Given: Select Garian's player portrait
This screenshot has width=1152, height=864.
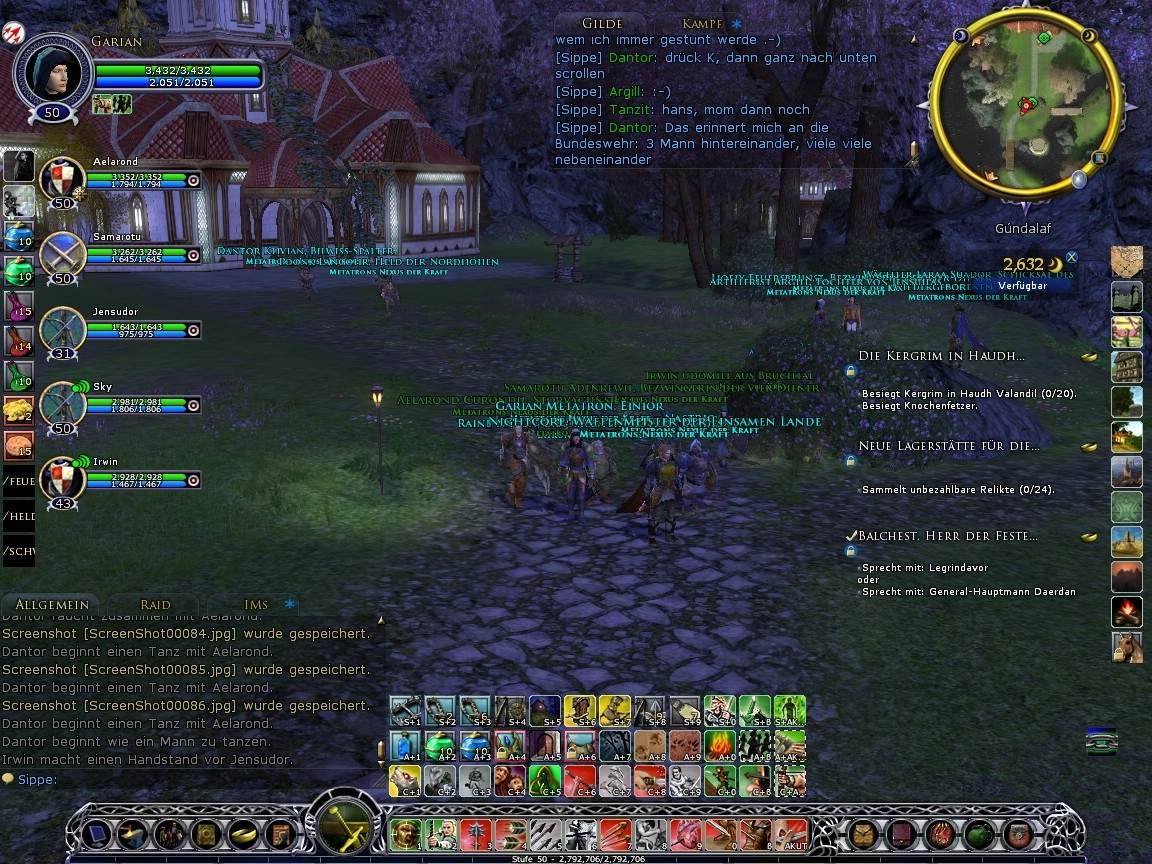Looking at the screenshot, I should pyautogui.click(x=52, y=70).
